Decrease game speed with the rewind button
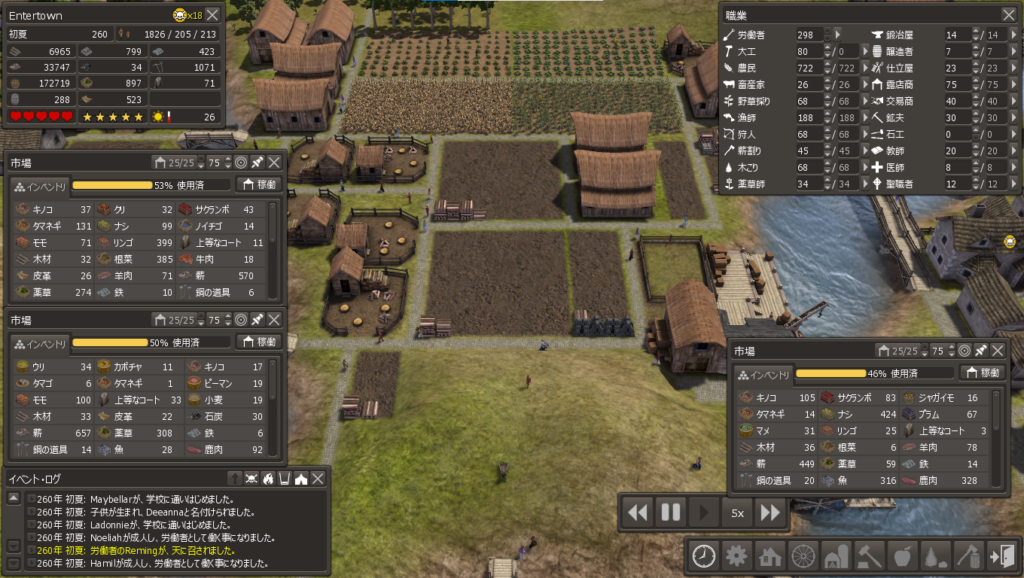 (x=637, y=513)
